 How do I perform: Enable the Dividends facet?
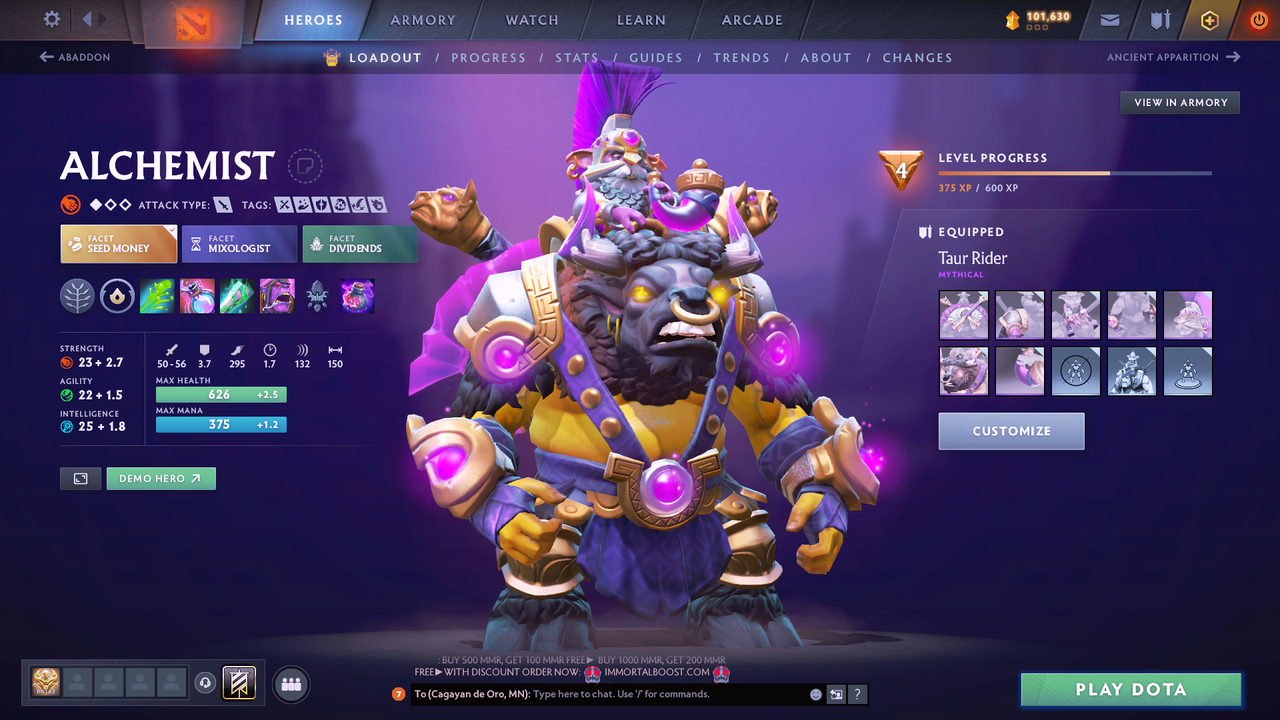pyautogui.click(x=360, y=243)
